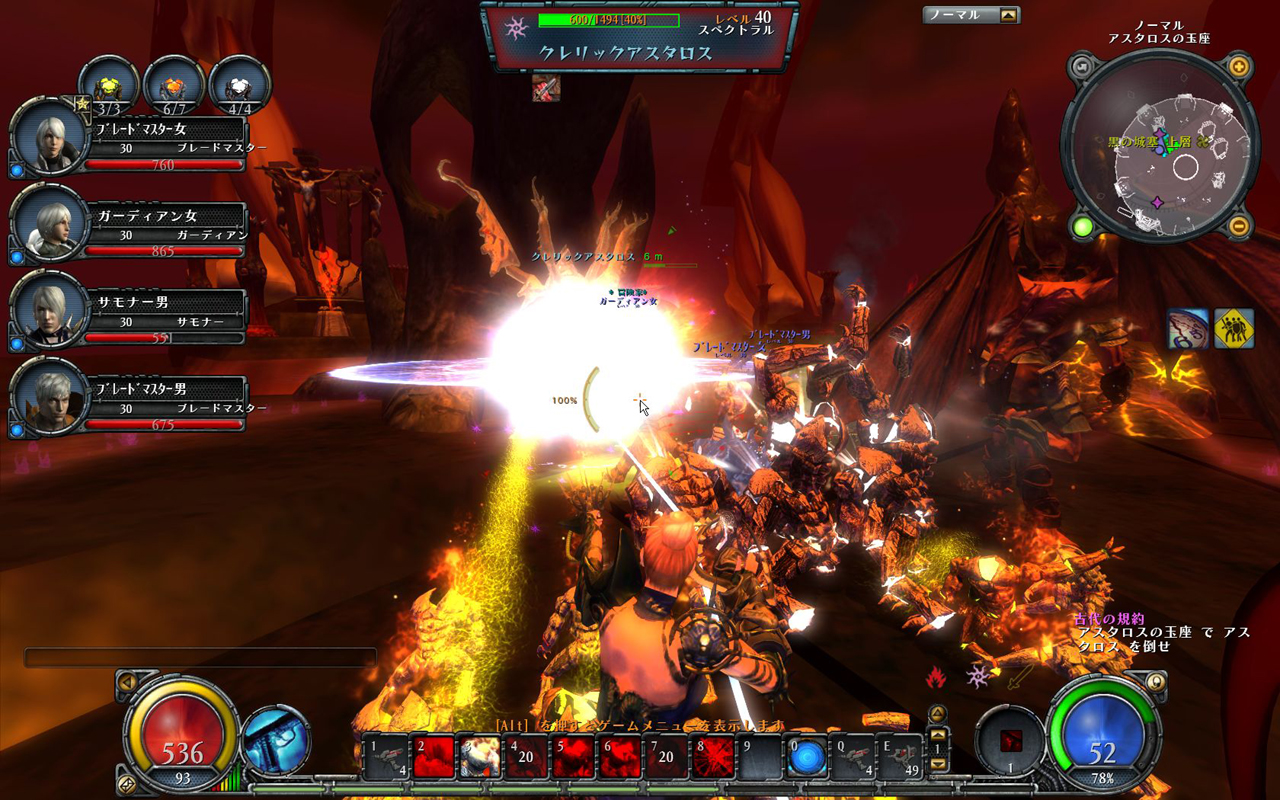Zoom out the minimap with minus button
Image resolution: width=1280 pixels, height=800 pixels.
[1238, 226]
